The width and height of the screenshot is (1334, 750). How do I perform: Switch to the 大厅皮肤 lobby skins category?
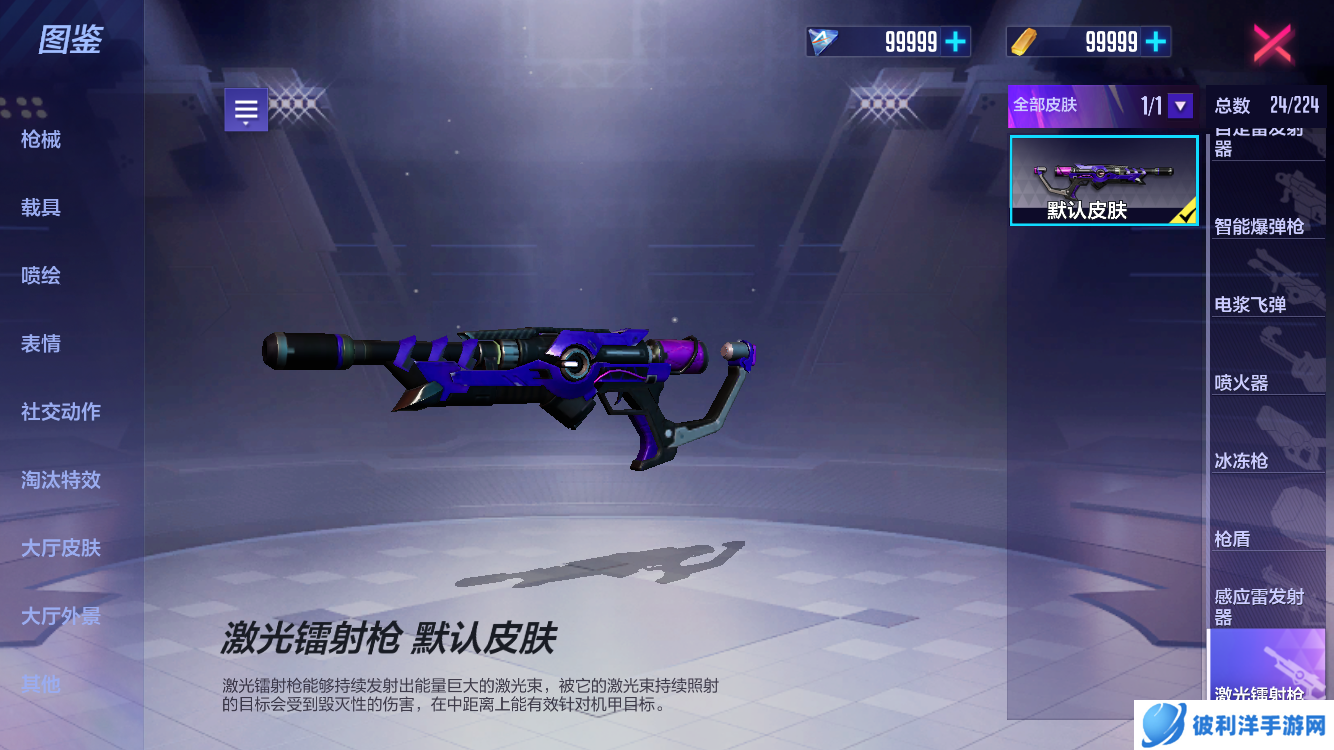click(61, 547)
